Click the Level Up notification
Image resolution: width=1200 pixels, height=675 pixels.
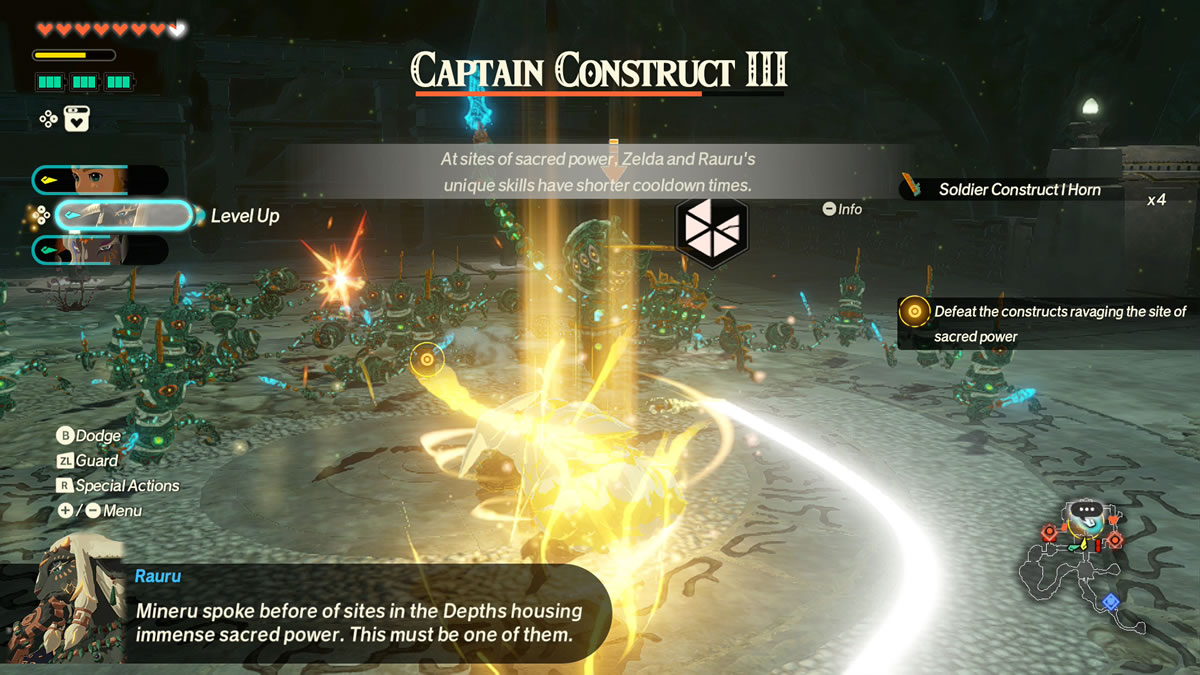click(245, 216)
